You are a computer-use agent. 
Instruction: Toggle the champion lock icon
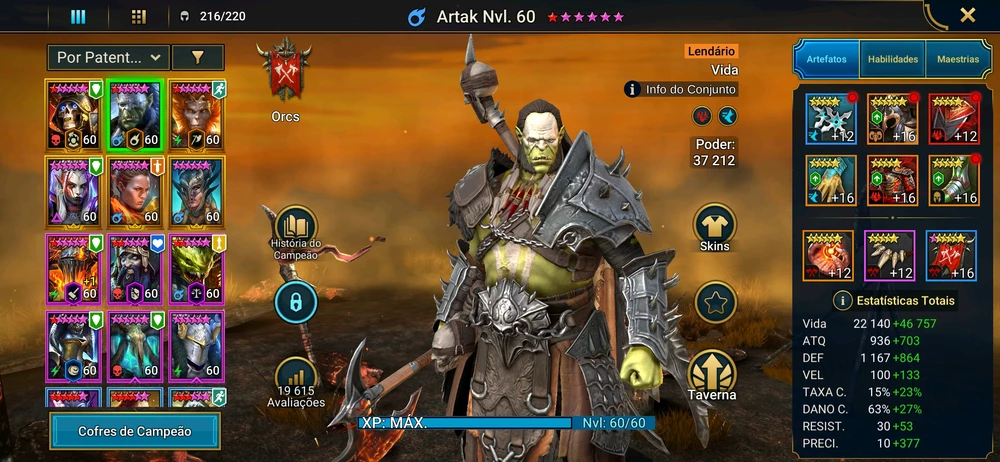(296, 300)
